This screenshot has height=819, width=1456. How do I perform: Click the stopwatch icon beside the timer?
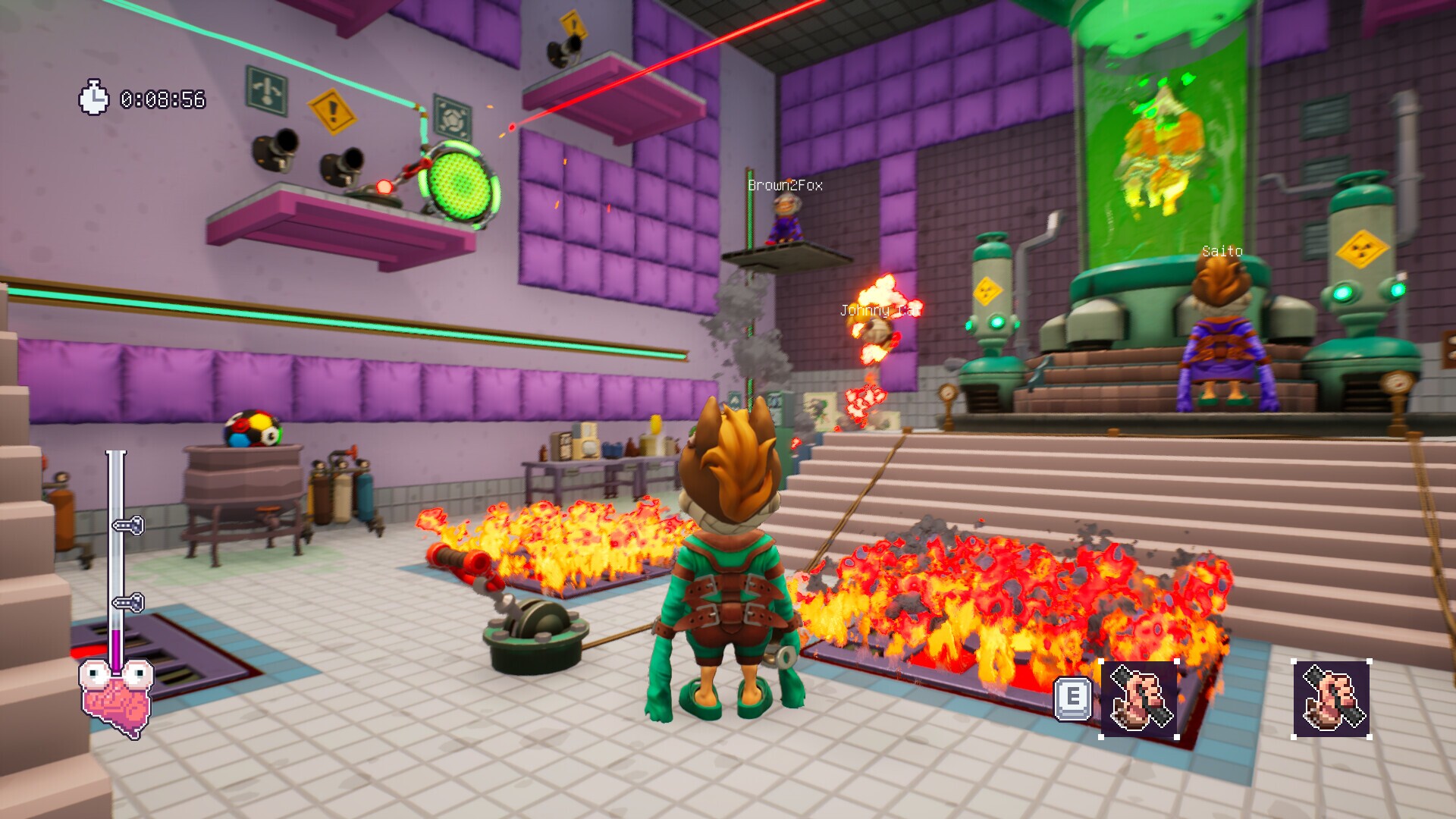(95, 96)
